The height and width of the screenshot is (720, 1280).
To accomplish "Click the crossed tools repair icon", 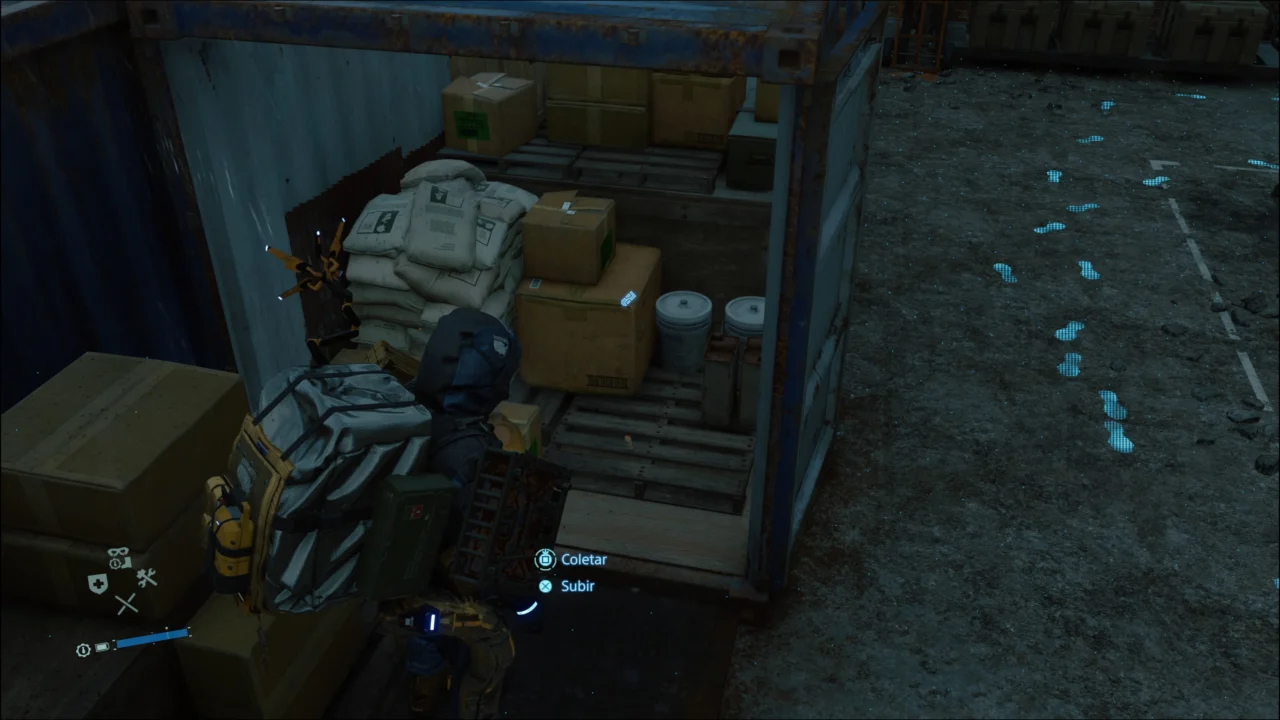I will 147,578.
